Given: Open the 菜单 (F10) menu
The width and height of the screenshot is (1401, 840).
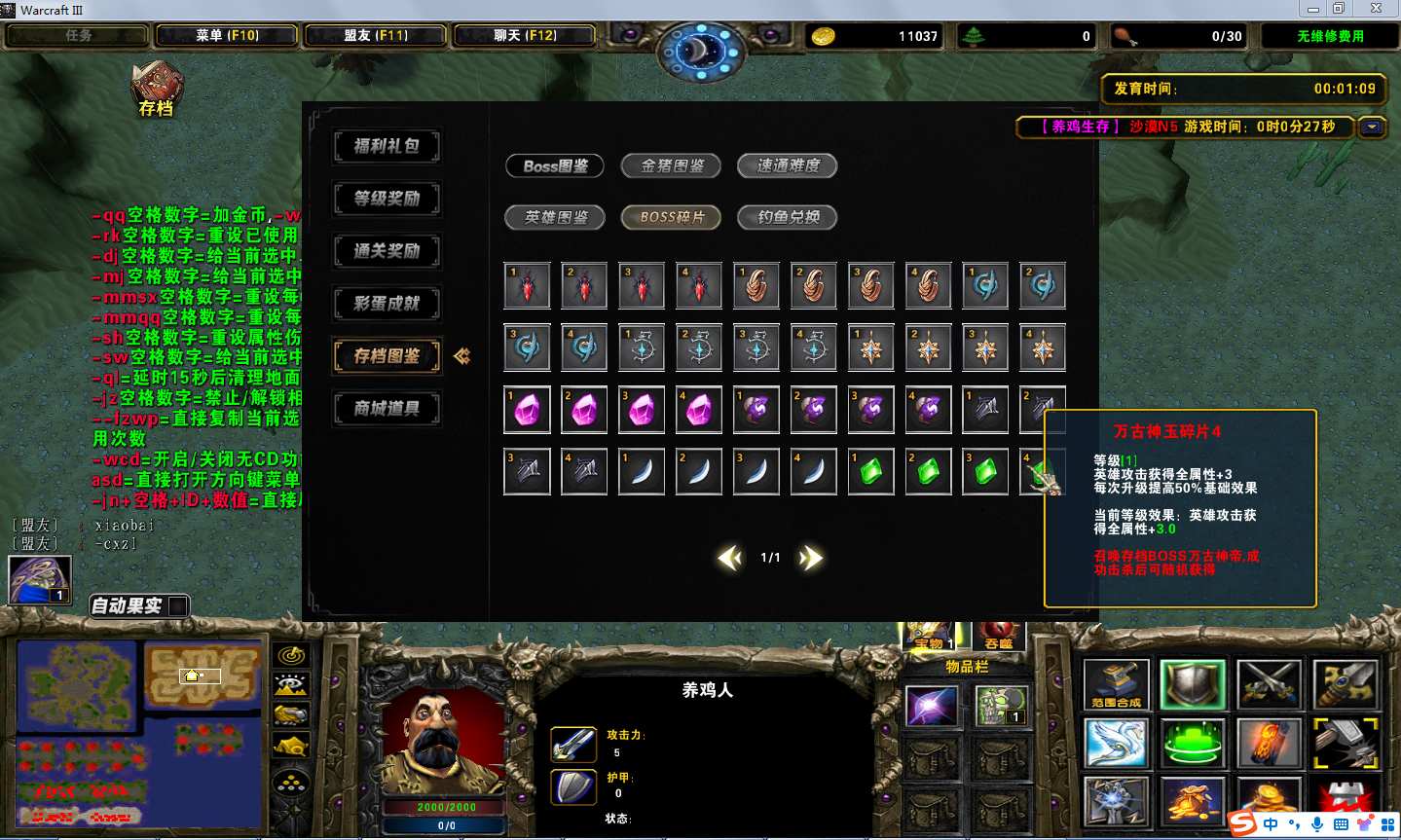Looking at the screenshot, I should pyautogui.click(x=227, y=36).
